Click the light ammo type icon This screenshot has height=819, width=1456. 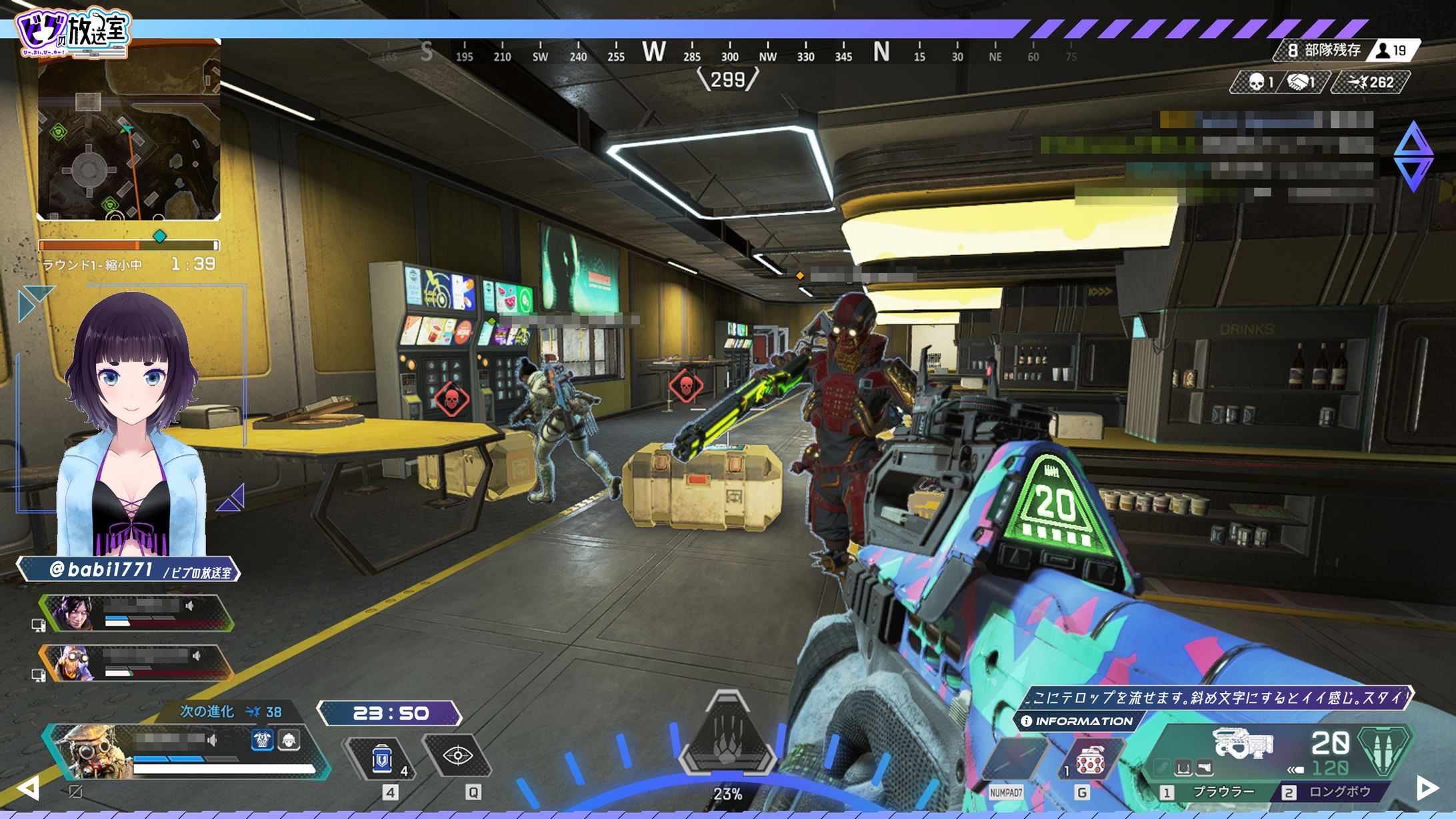pos(1386,750)
